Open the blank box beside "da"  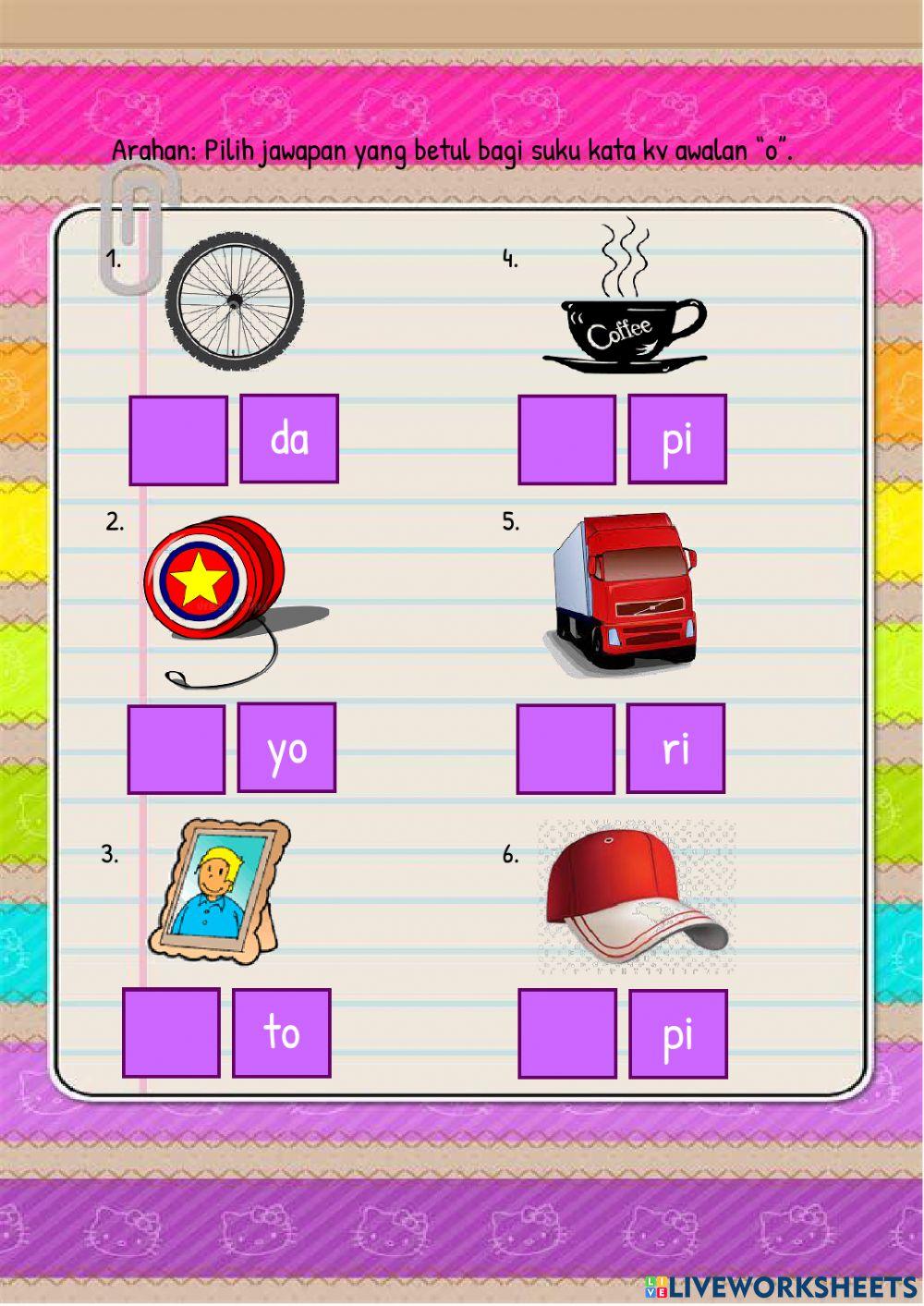(x=178, y=441)
